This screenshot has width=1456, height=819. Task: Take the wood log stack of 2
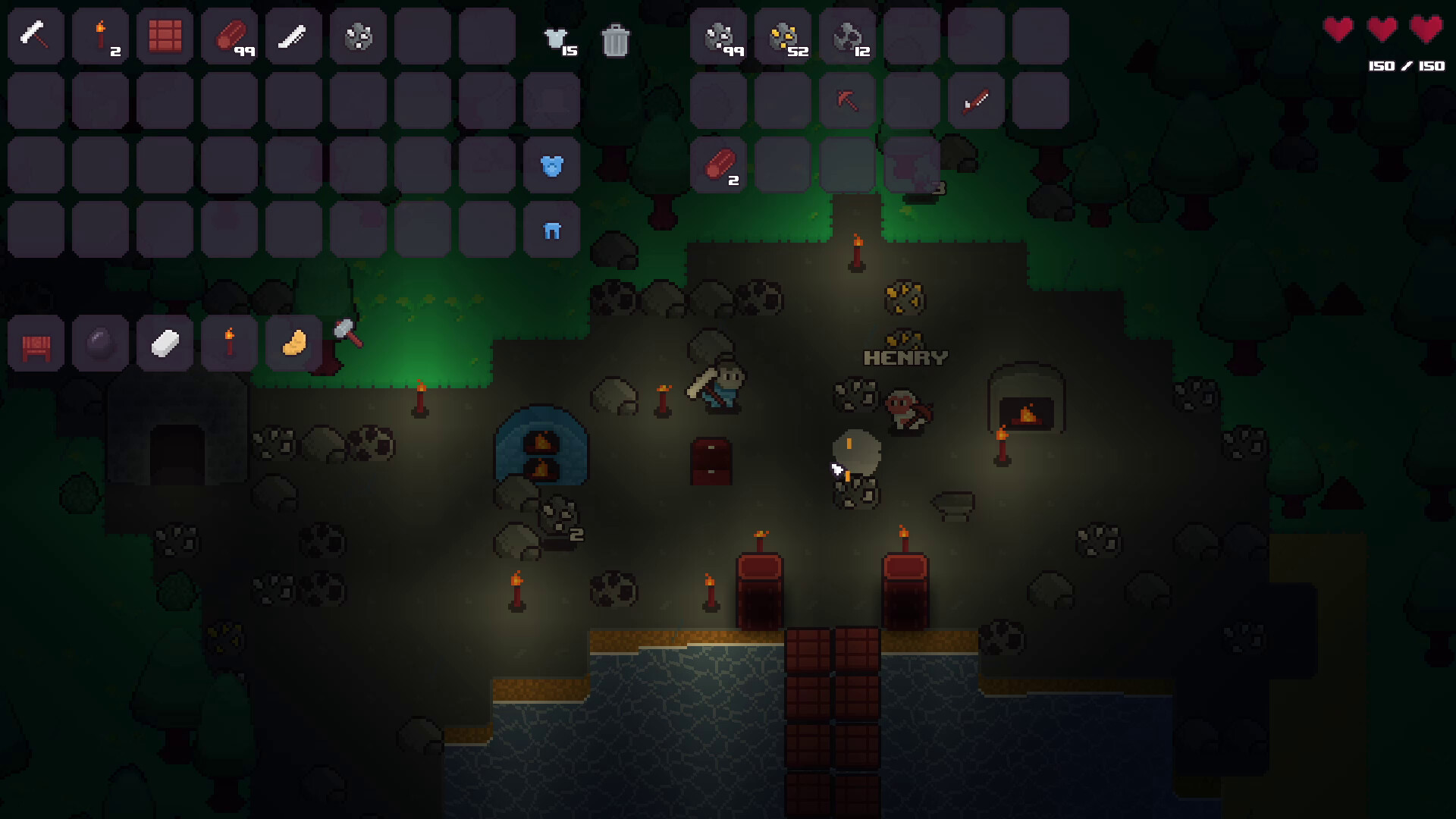(718, 165)
